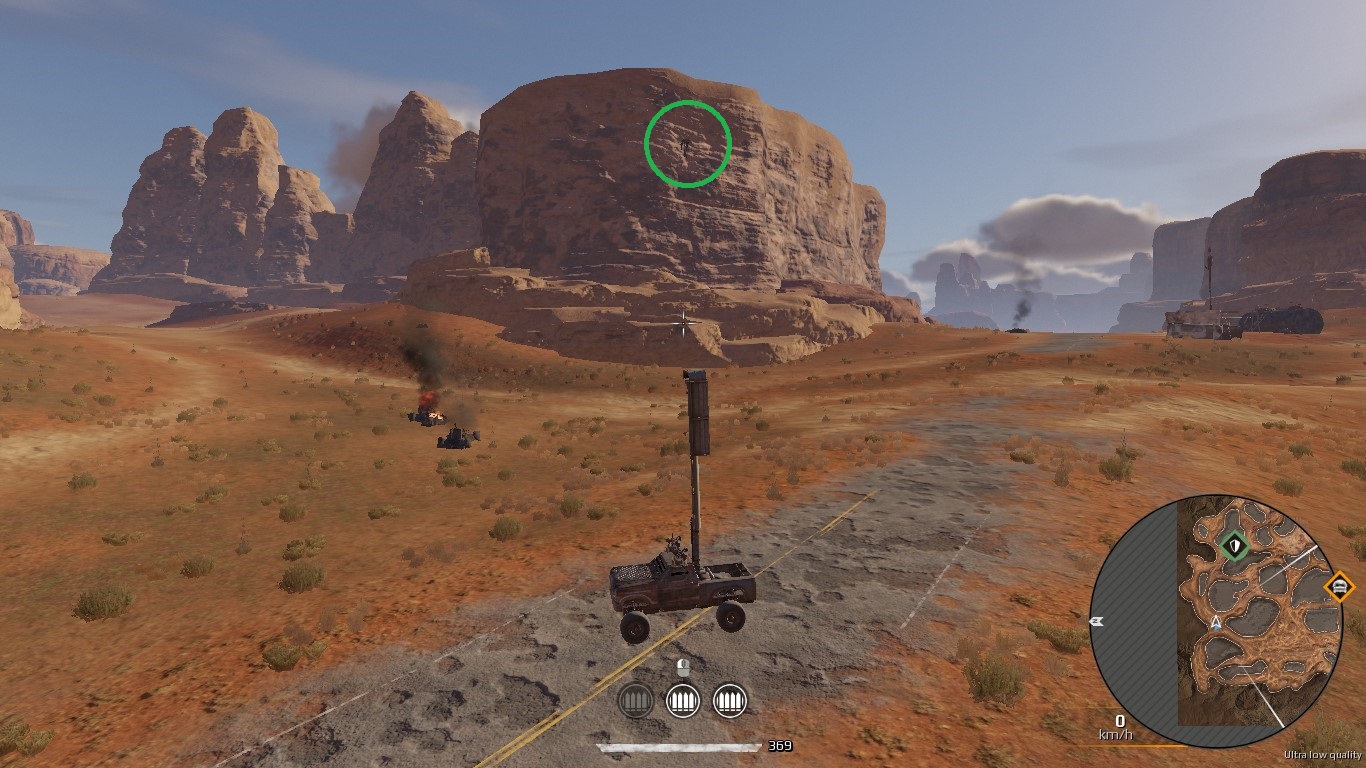This screenshot has width=1366, height=768.
Task: Click the orange vehicle marker on minimap edge
Action: click(x=1339, y=586)
